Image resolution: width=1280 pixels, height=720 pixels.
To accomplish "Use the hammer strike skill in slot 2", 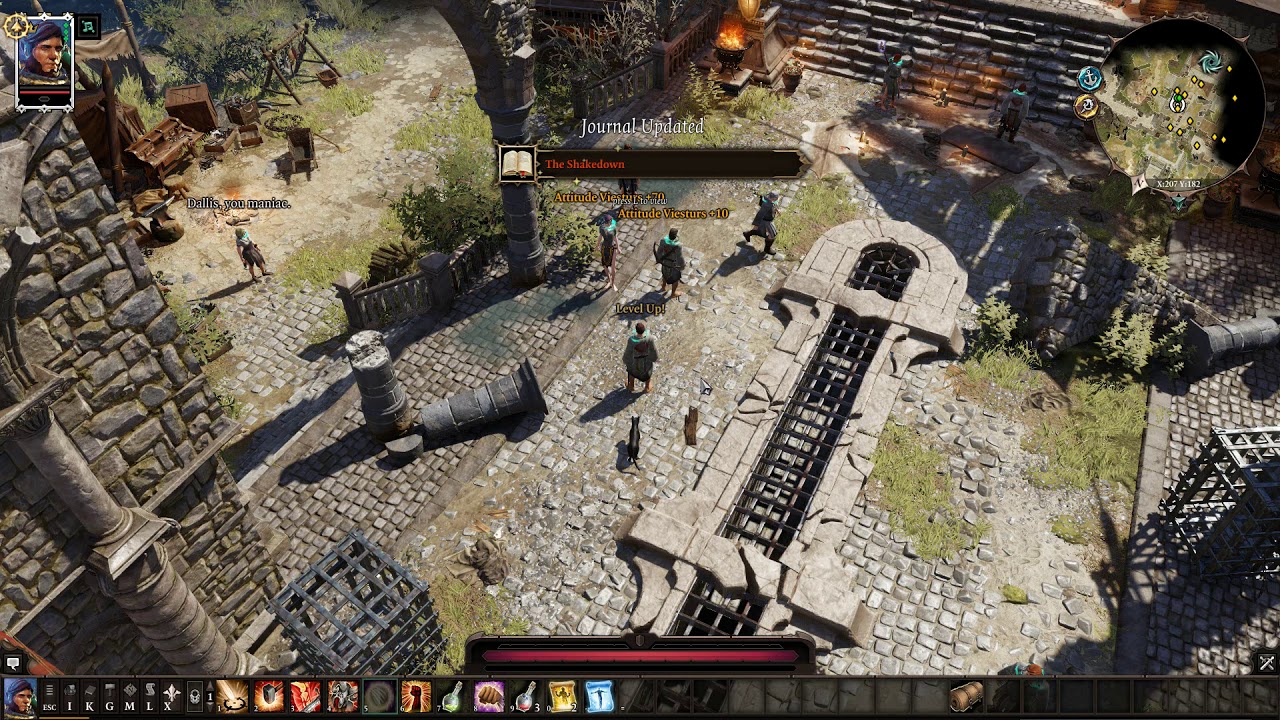I will pyautogui.click(x=270, y=695).
